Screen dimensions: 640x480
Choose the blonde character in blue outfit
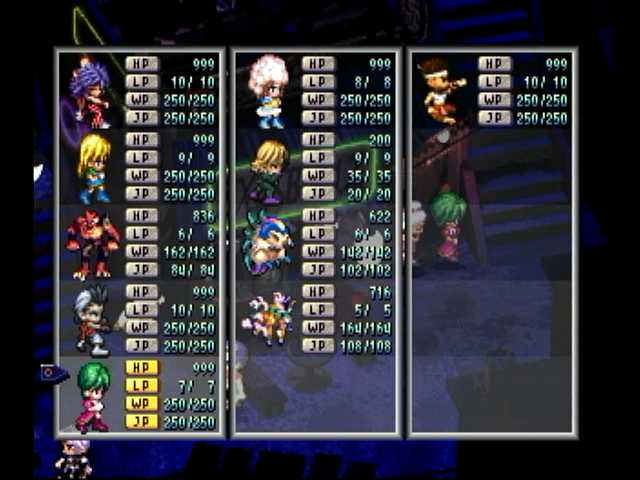click(93, 168)
